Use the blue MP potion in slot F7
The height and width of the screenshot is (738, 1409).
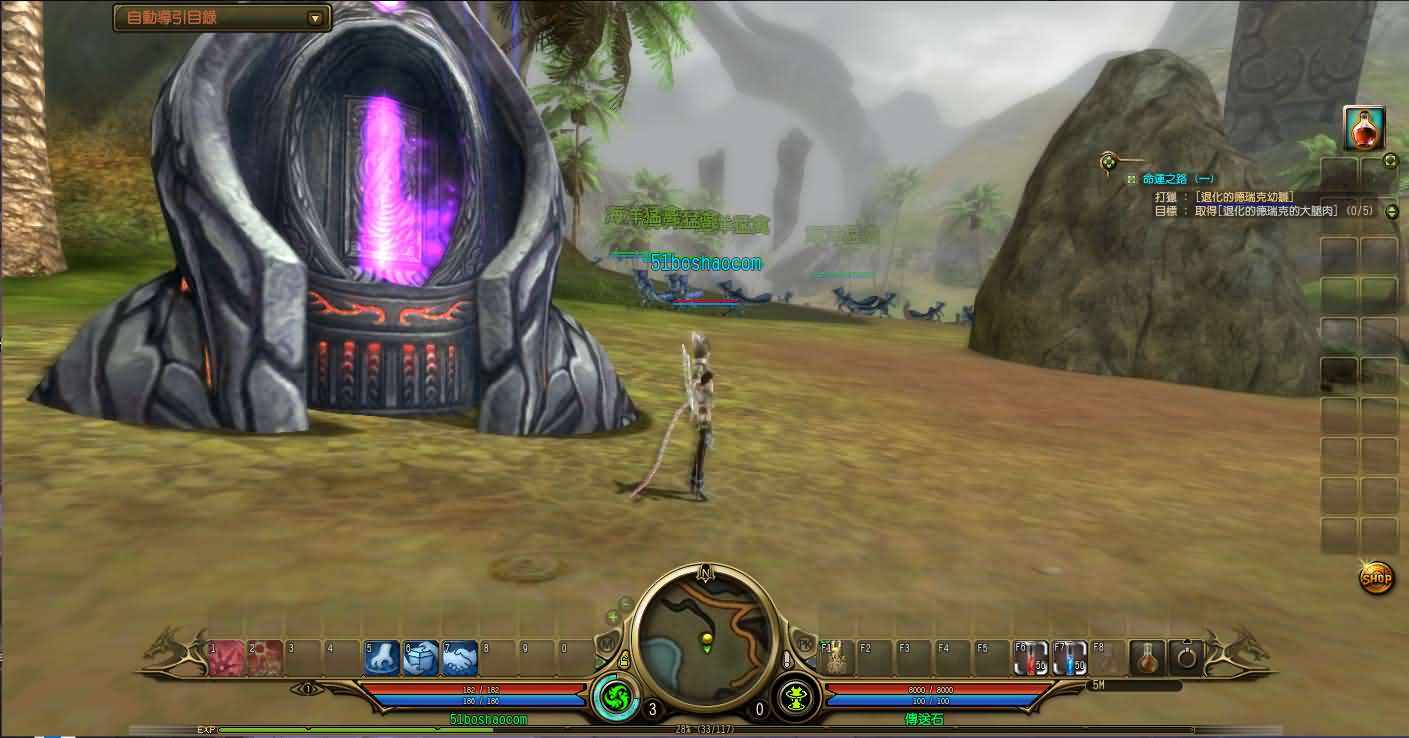(x=1070, y=658)
